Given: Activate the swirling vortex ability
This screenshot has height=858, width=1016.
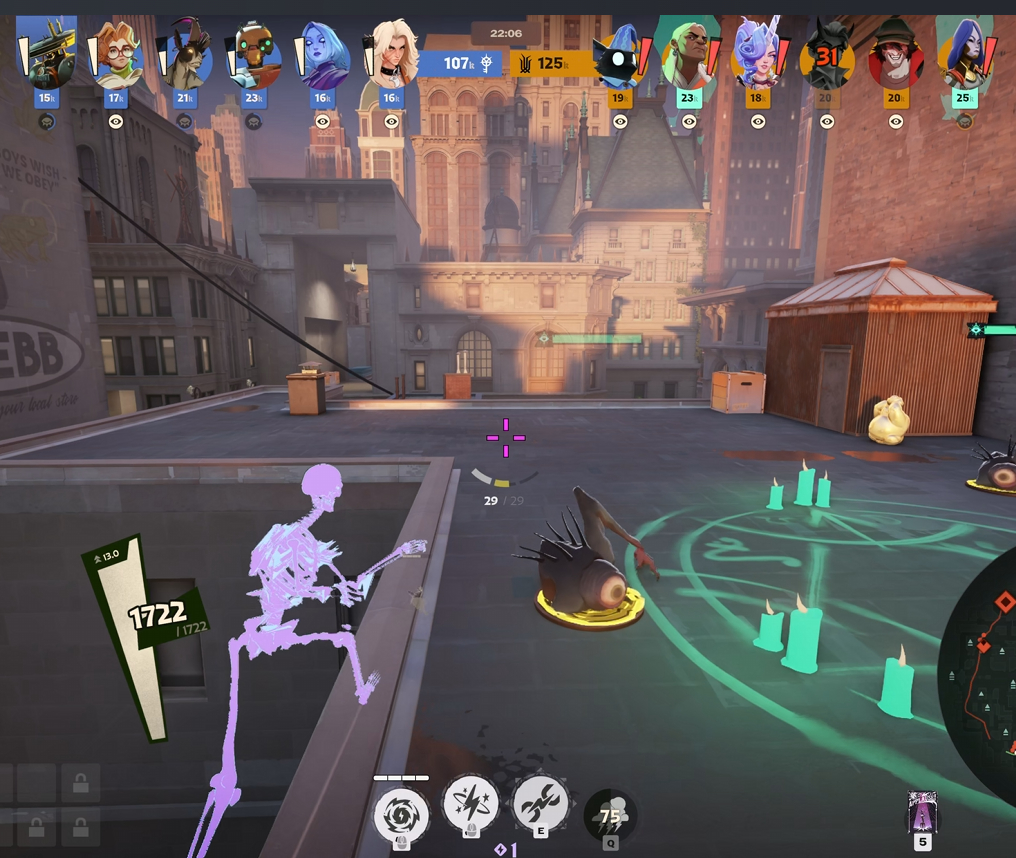Looking at the screenshot, I should 401,814.
